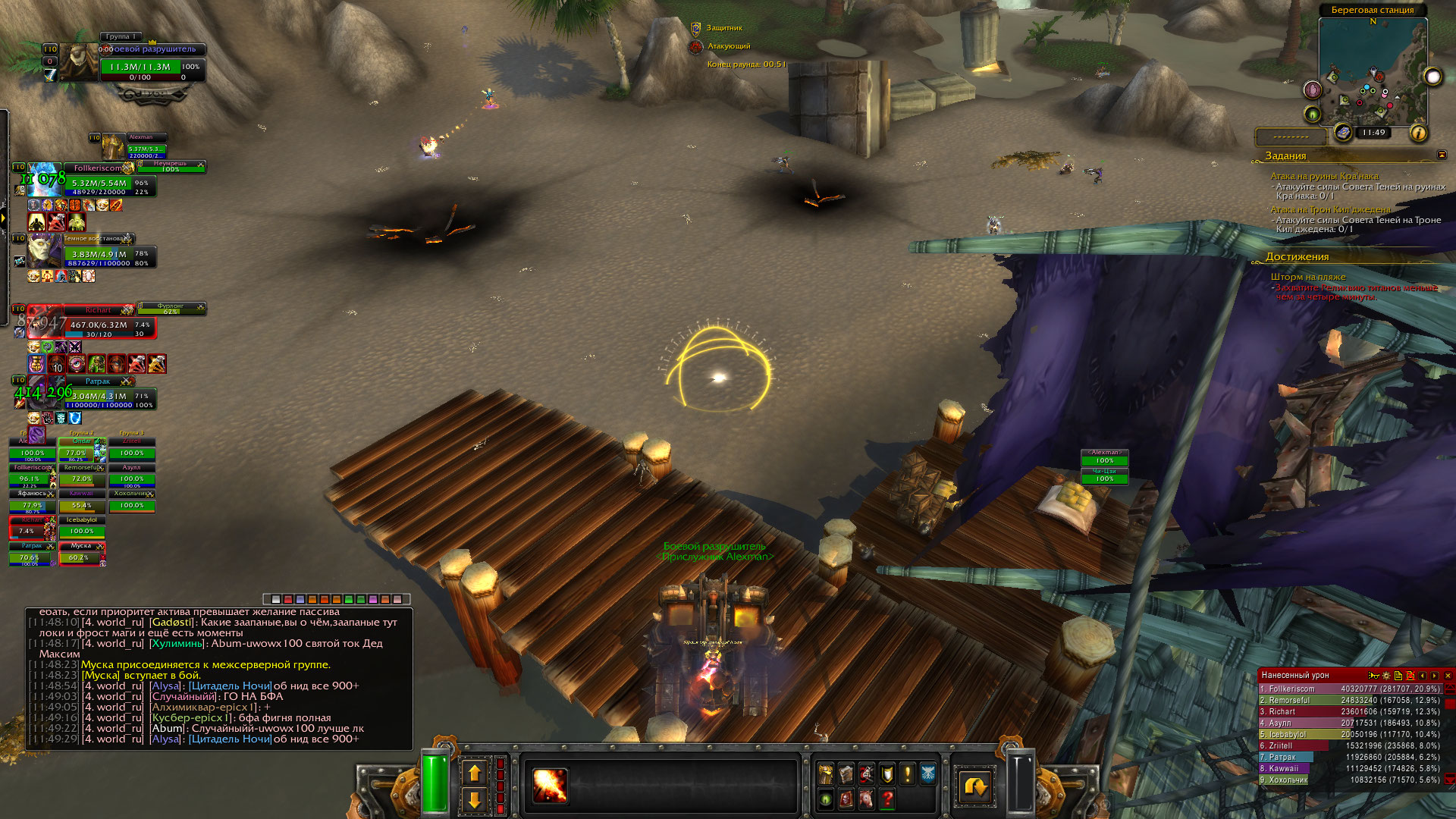Select Richart's red party frame

click(x=91, y=324)
